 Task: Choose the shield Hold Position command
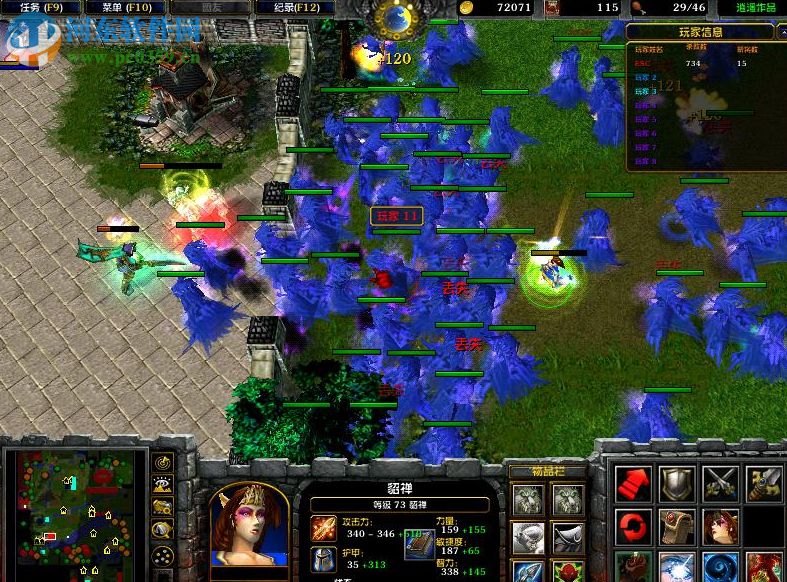676,484
